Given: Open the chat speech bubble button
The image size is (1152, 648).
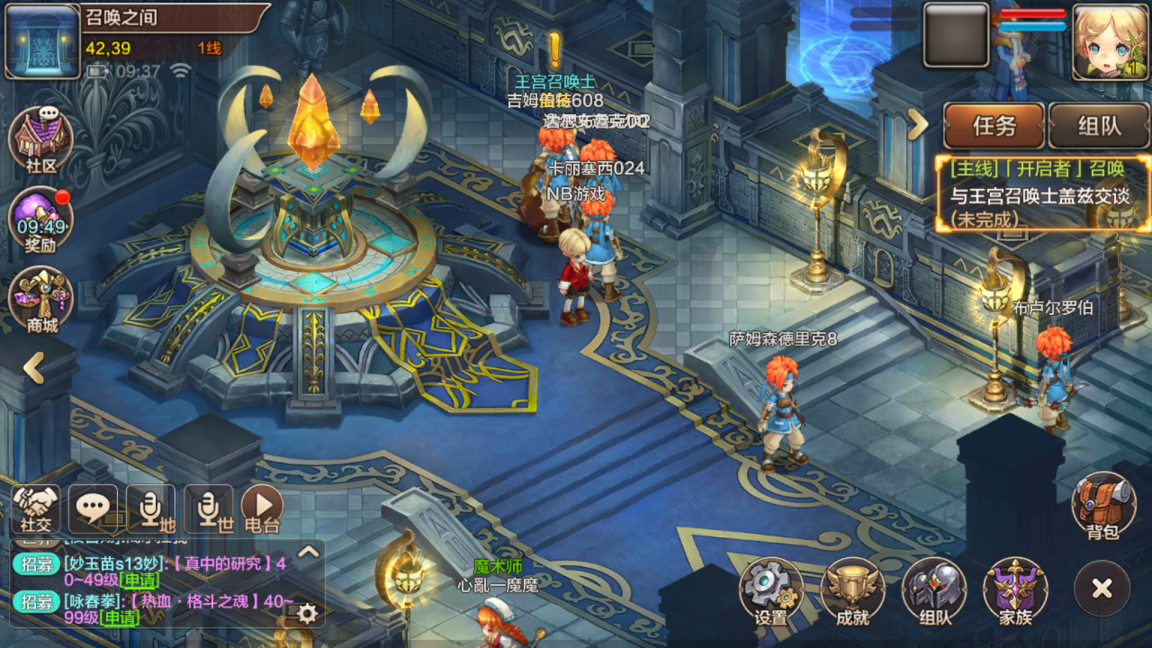Looking at the screenshot, I should pyautogui.click(x=93, y=509).
